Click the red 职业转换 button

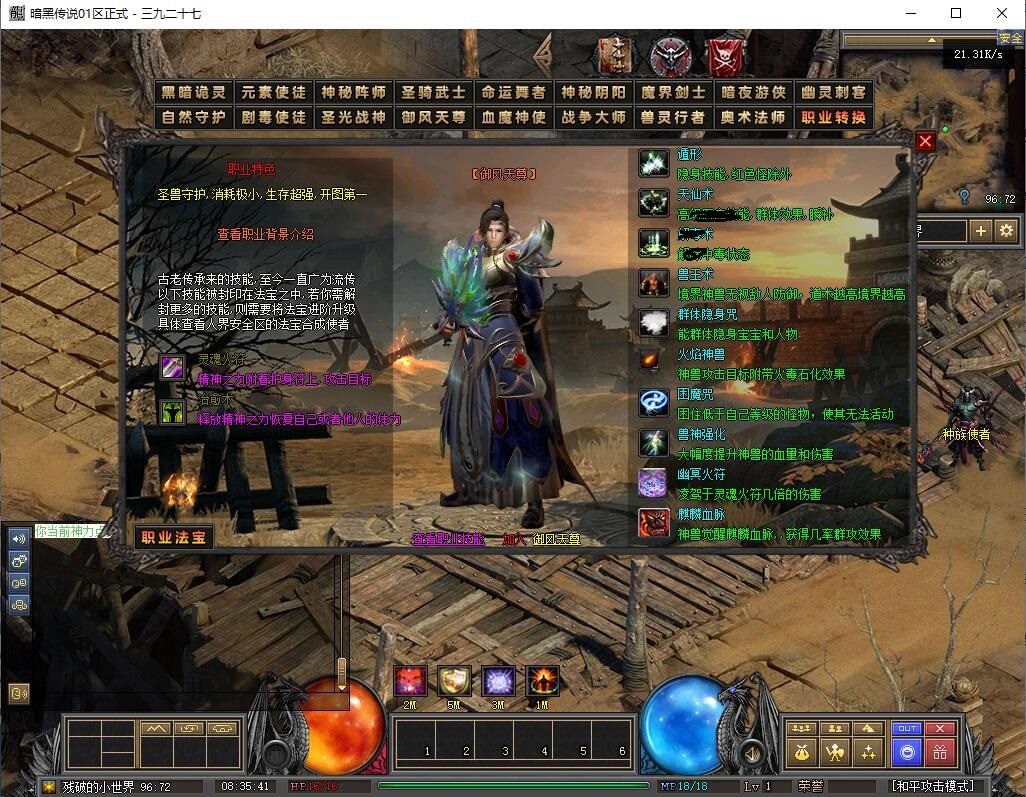[x=834, y=117]
